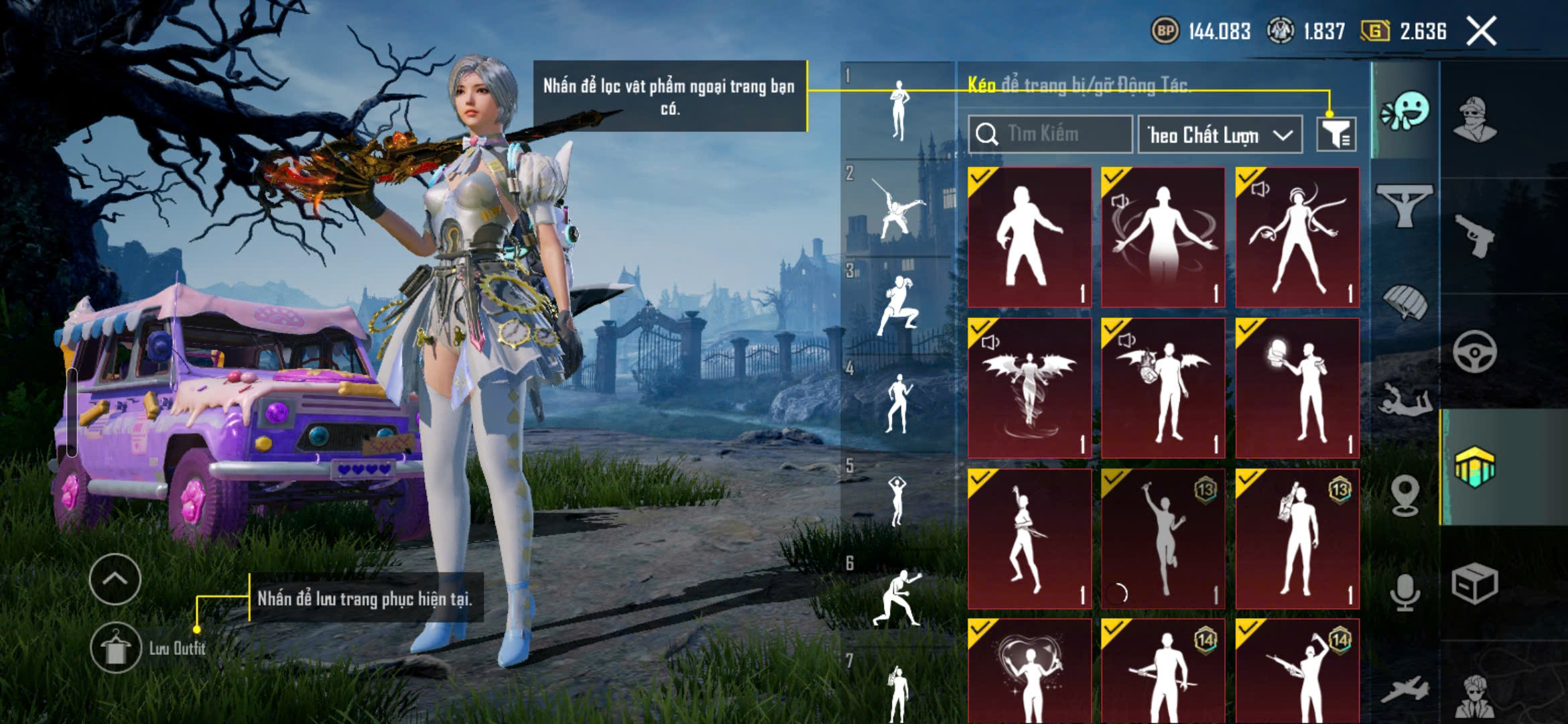Open the steering wheel vehicle category
The width and height of the screenshot is (1568, 724).
pos(1474,351)
